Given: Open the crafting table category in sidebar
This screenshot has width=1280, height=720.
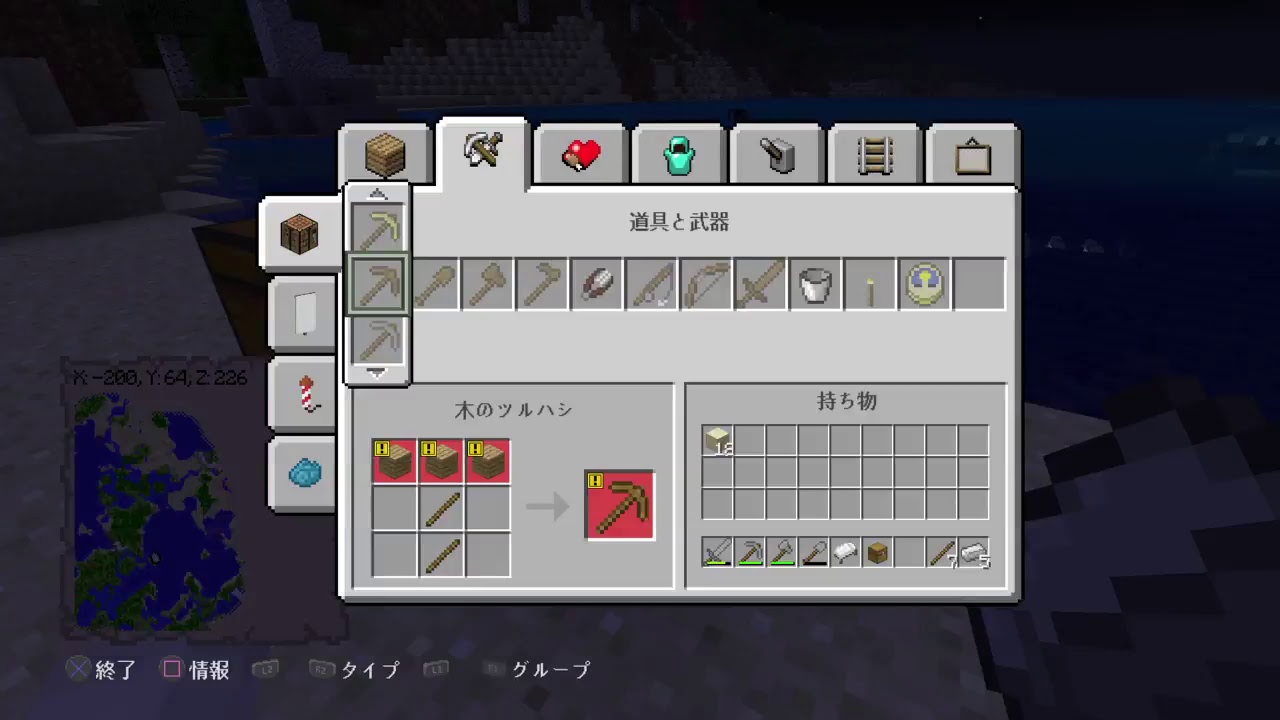Looking at the screenshot, I should 300,232.
